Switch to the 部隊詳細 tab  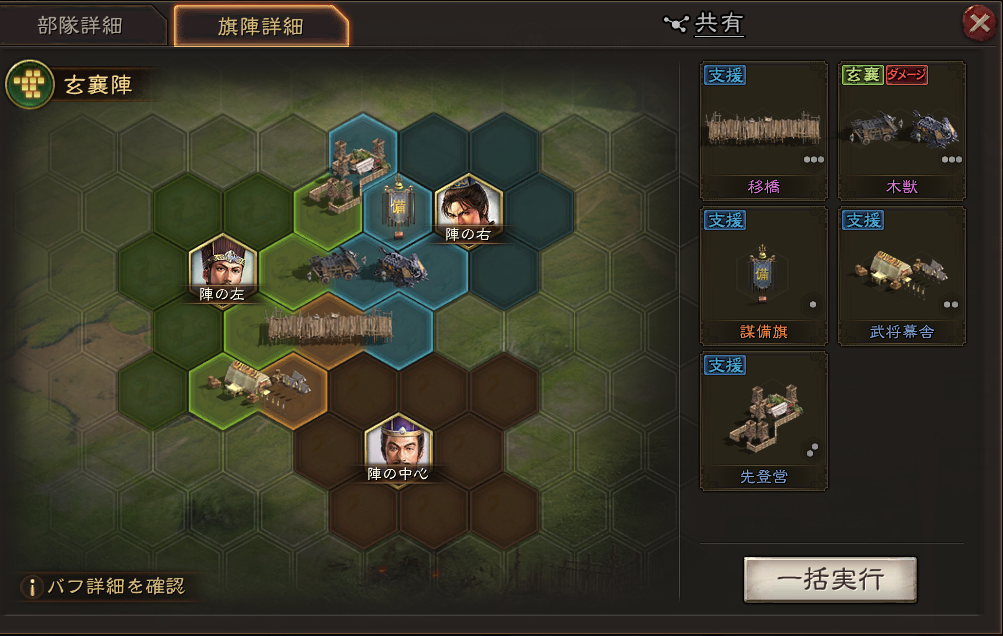point(80,26)
